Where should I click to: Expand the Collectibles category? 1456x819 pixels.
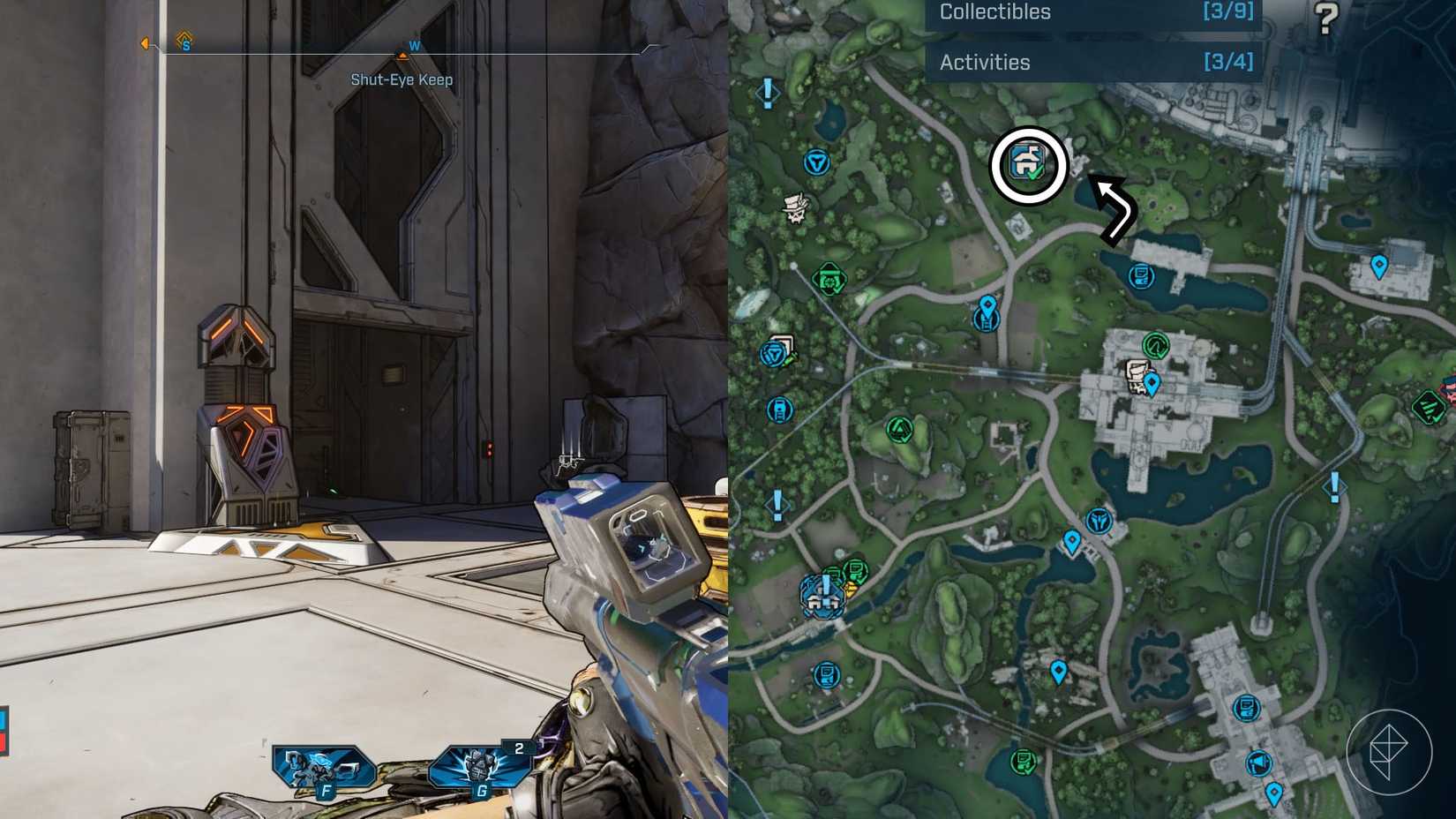coord(995,11)
